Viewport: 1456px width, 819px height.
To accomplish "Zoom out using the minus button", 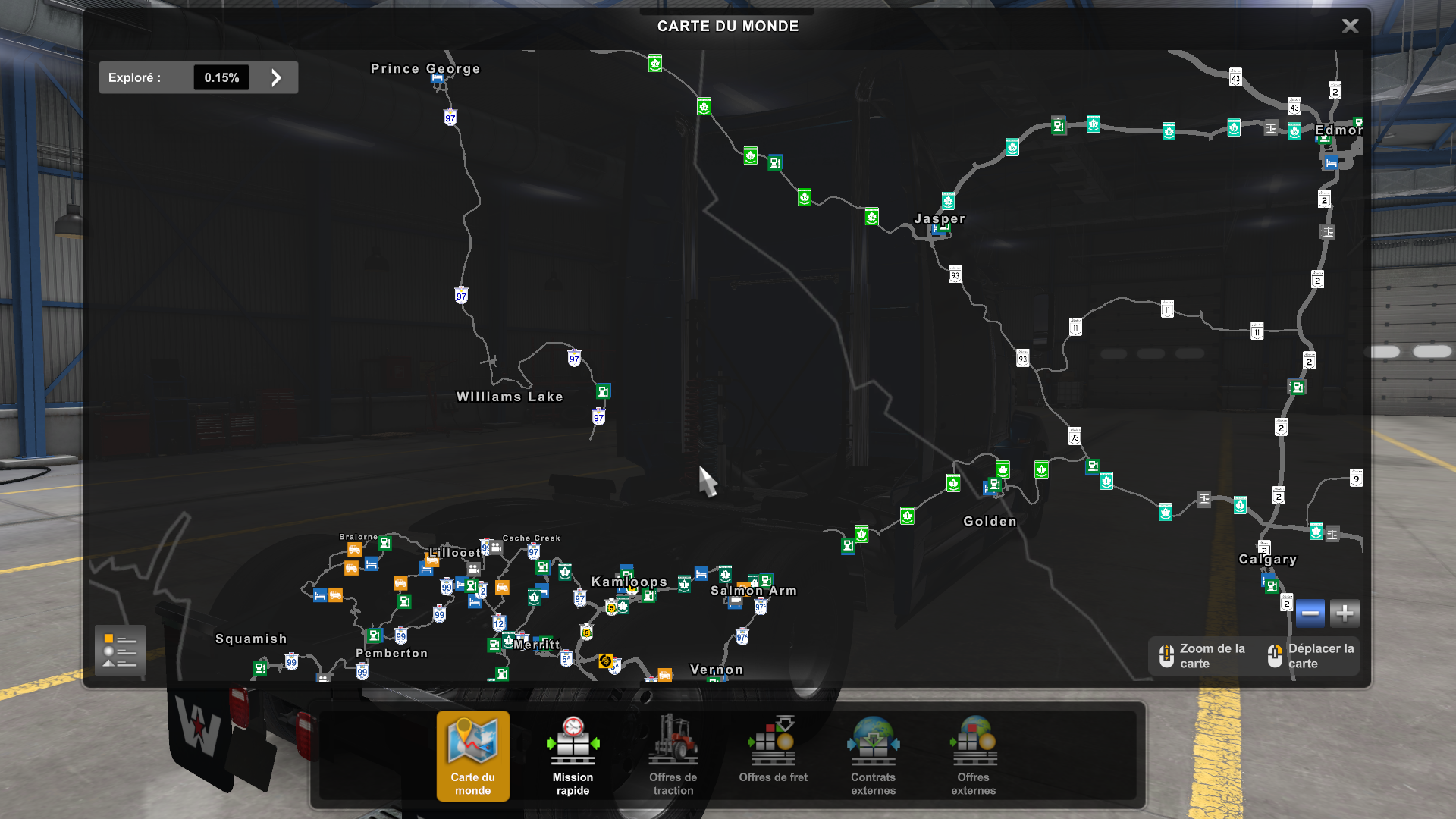I will (1310, 613).
